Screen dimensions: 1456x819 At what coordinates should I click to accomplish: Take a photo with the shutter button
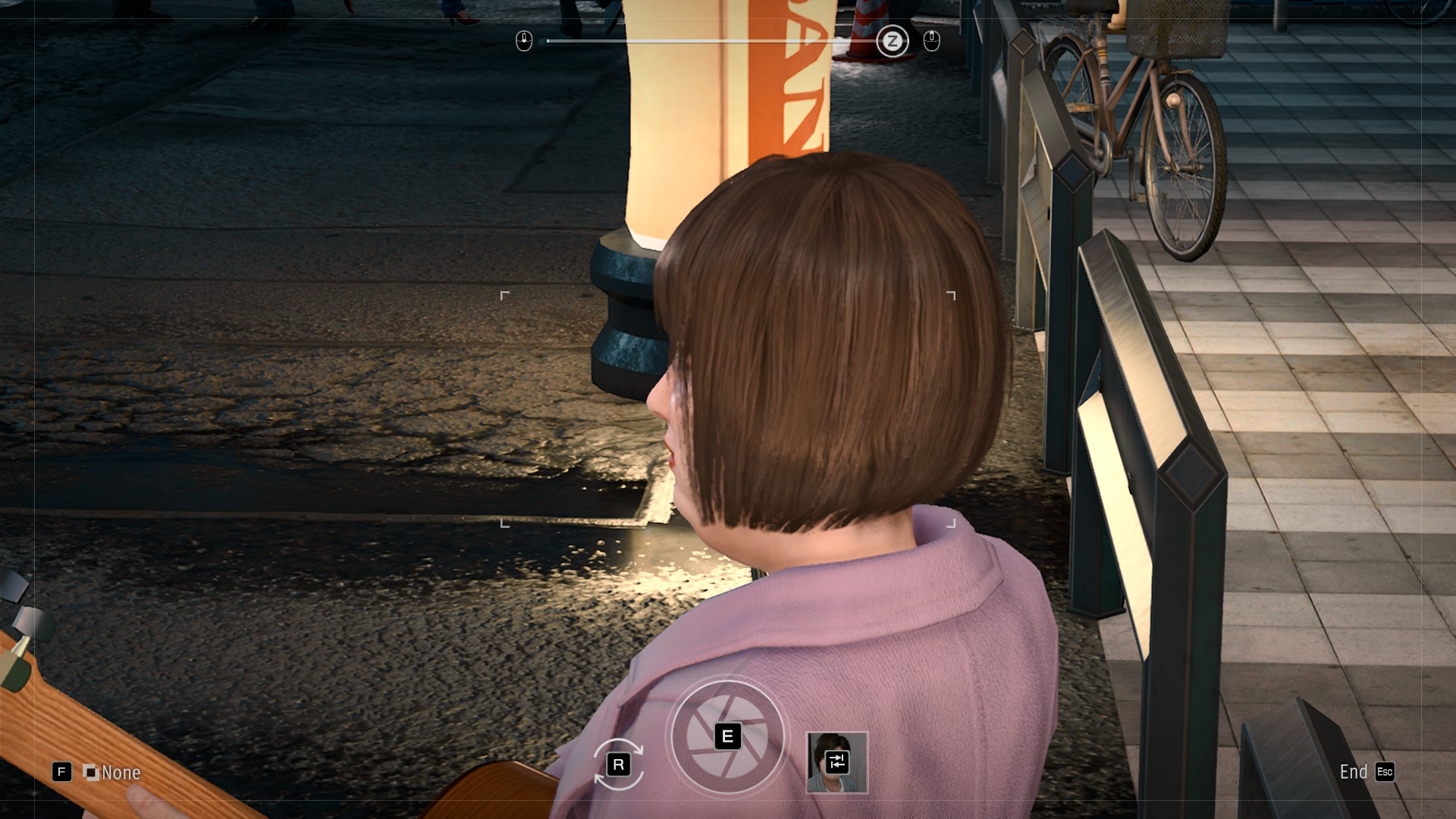pos(726,736)
